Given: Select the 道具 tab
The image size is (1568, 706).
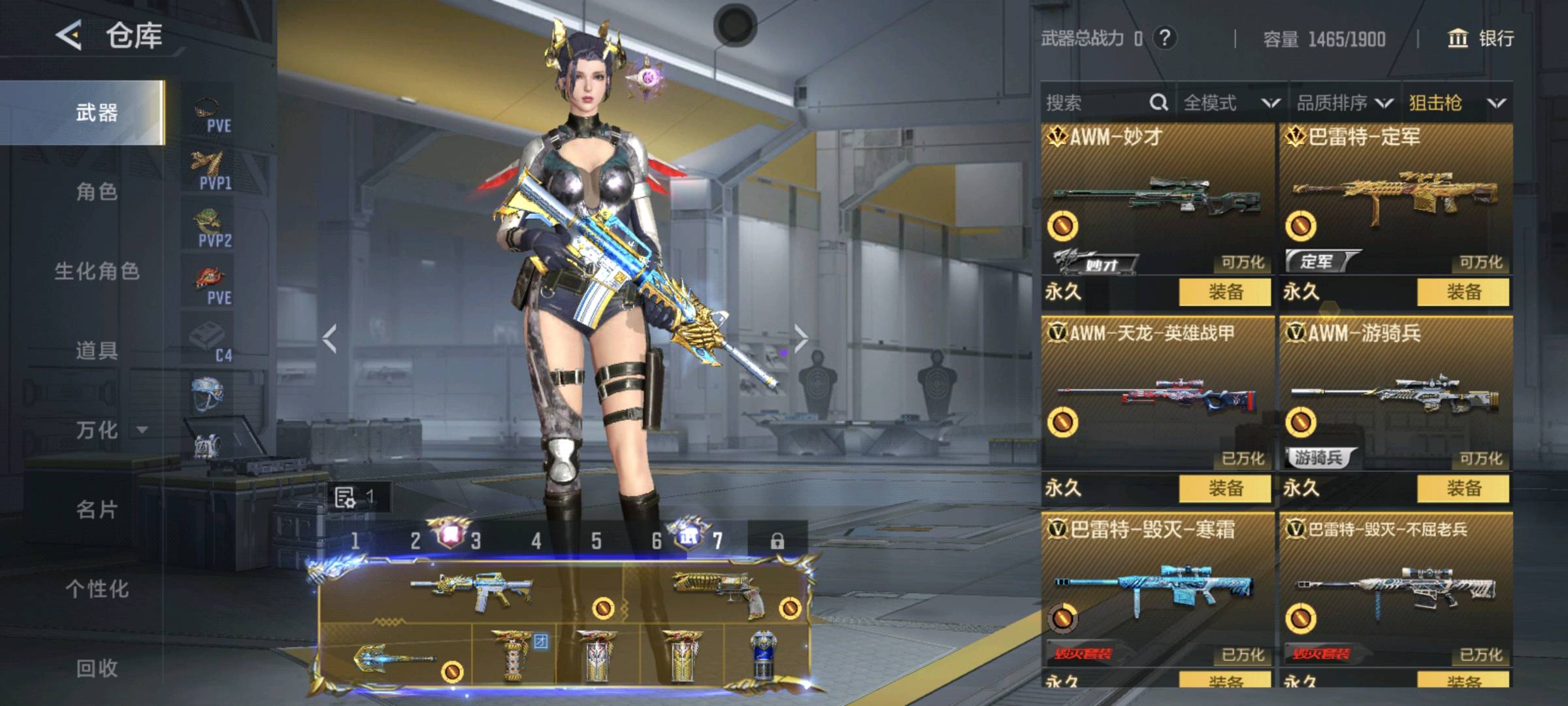Looking at the screenshot, I should pos(97,350).
